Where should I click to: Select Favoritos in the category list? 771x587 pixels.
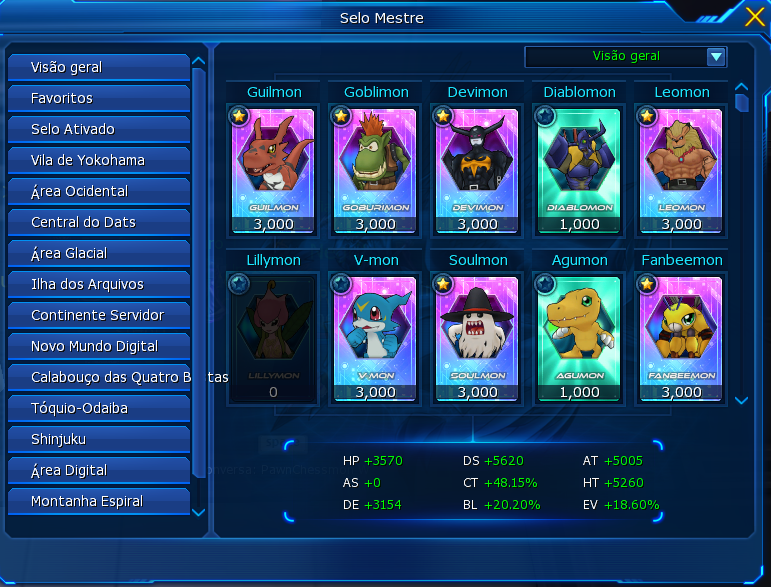98,99
